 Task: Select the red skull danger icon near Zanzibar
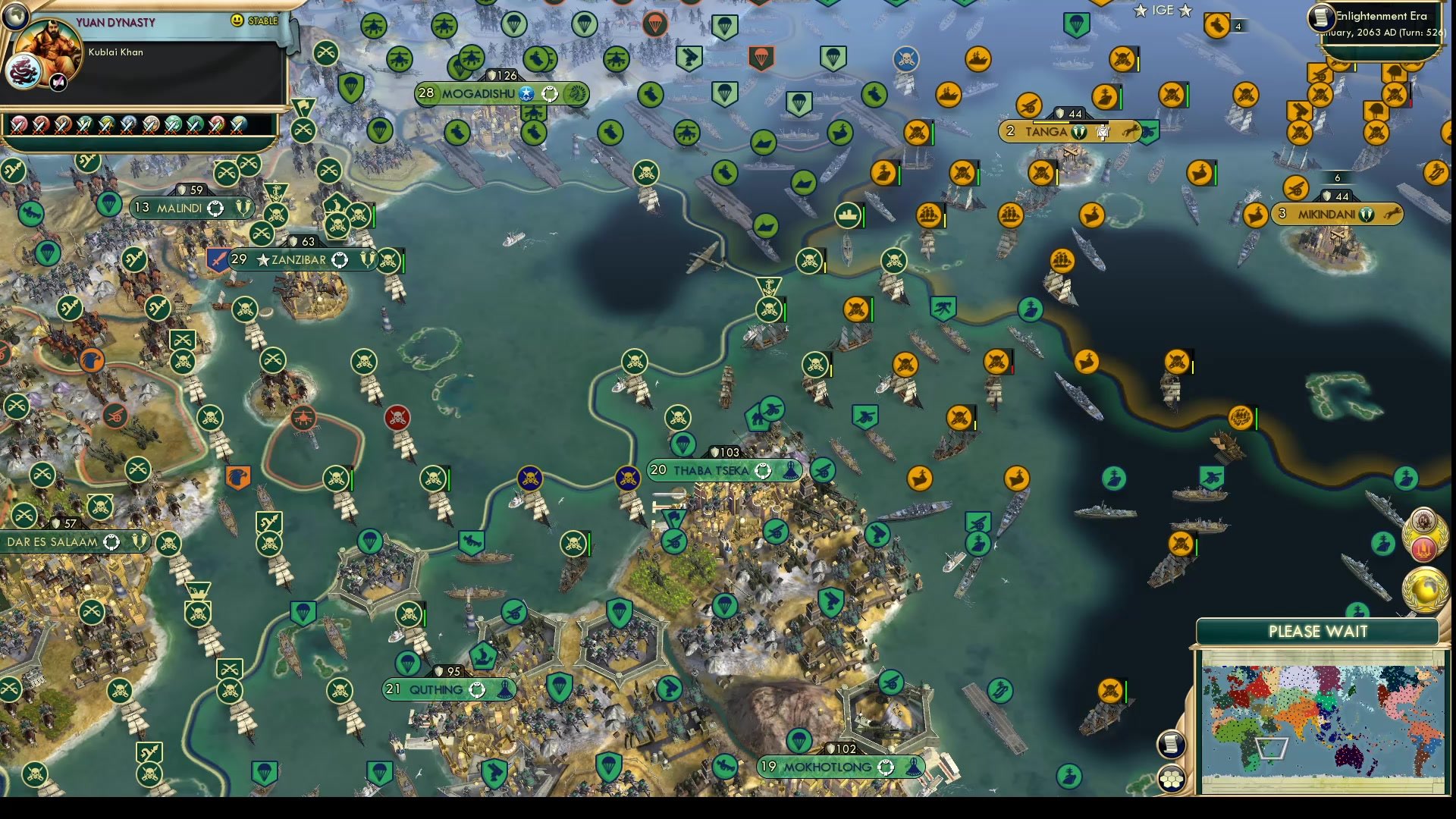click(x=396, y=415)
